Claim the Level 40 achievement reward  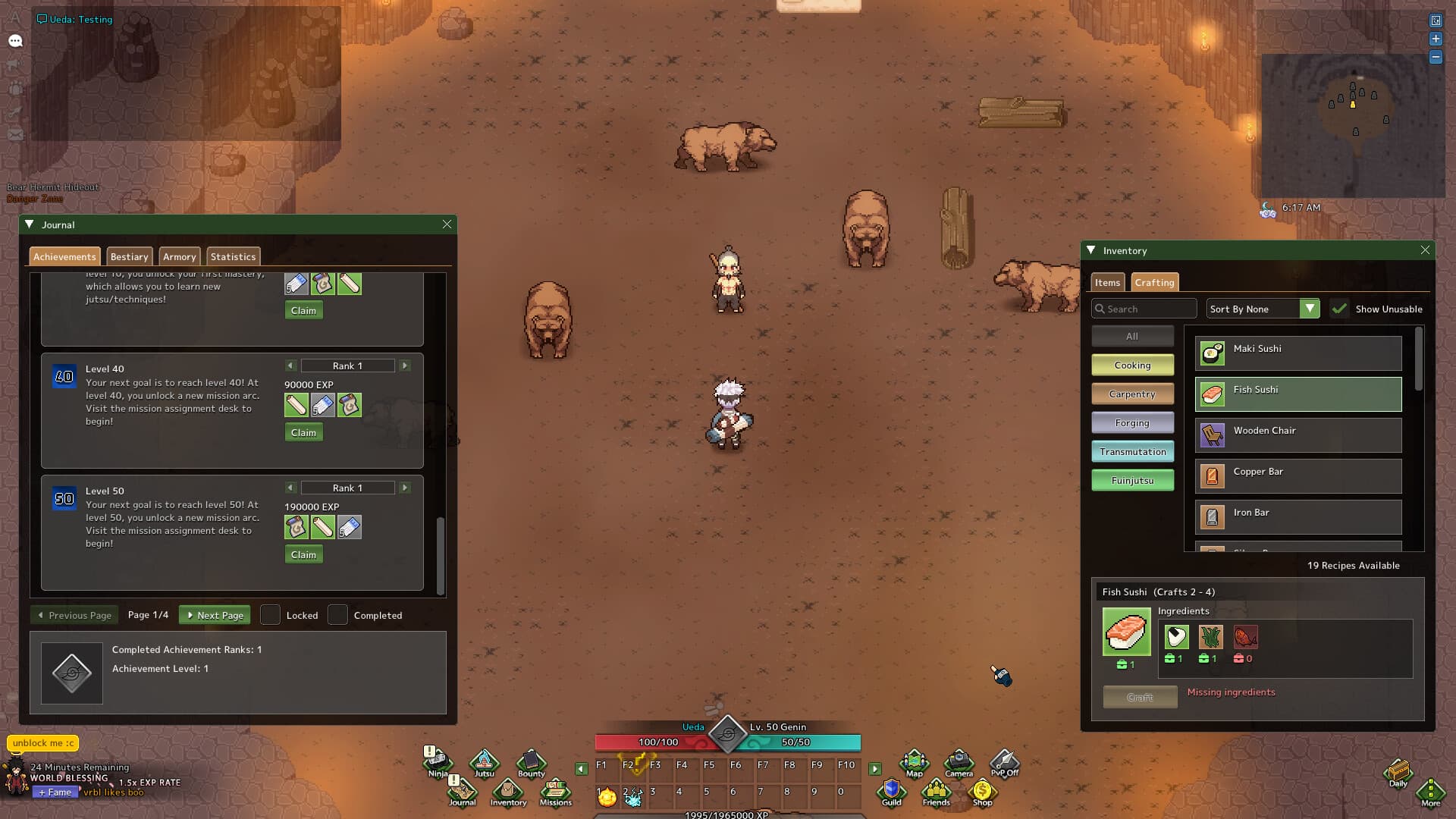click(303, 431)
